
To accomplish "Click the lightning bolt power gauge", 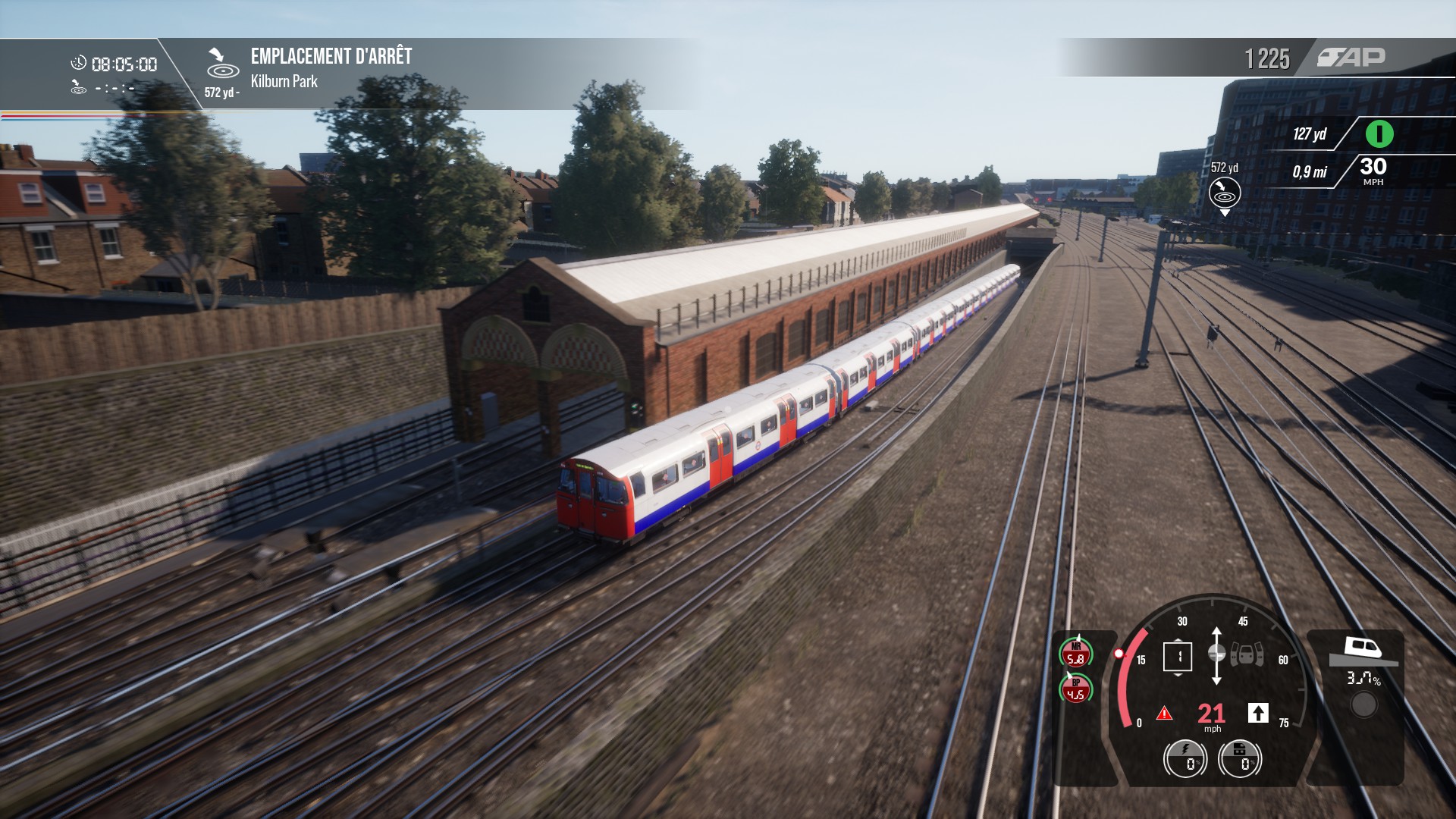I will pyautogui.click(x=1185, y=758).
